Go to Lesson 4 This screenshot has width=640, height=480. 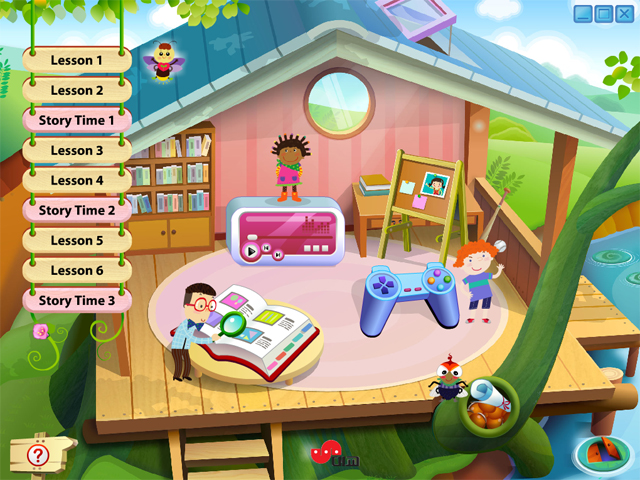click(77, 180)
